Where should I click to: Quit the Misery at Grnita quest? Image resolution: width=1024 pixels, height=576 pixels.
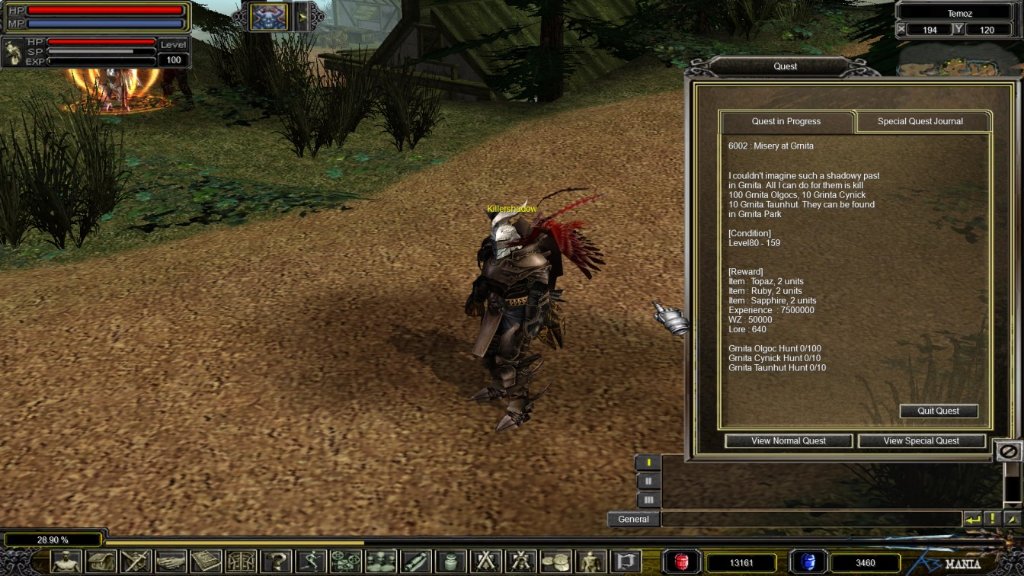(x=938, y=411)
